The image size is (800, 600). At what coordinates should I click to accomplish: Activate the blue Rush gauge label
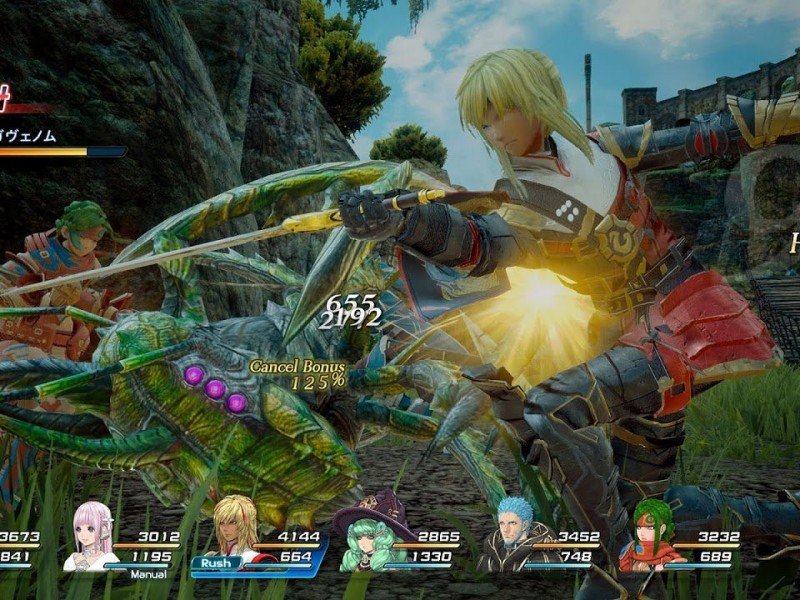[217, 562]
